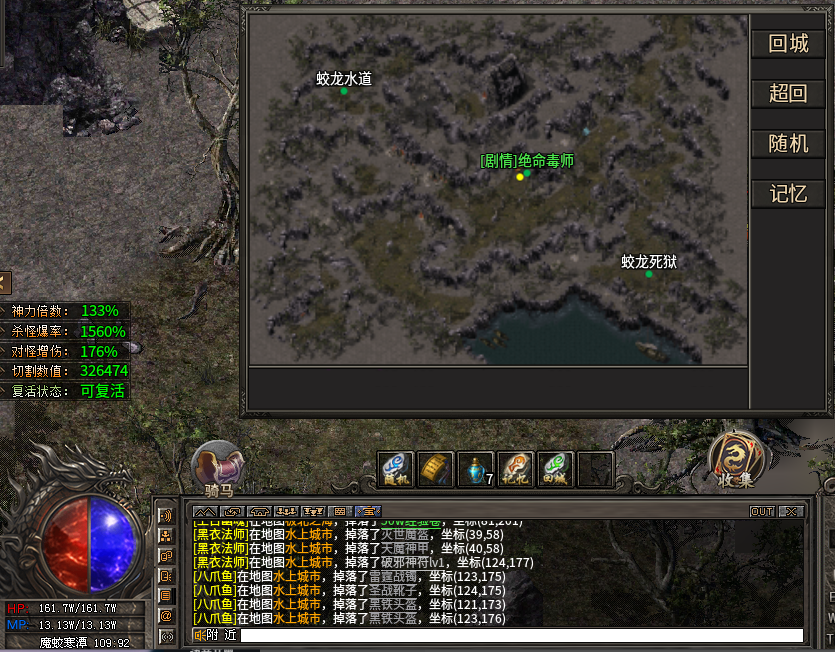Click the chat text input field

click(x=520, y=635)
